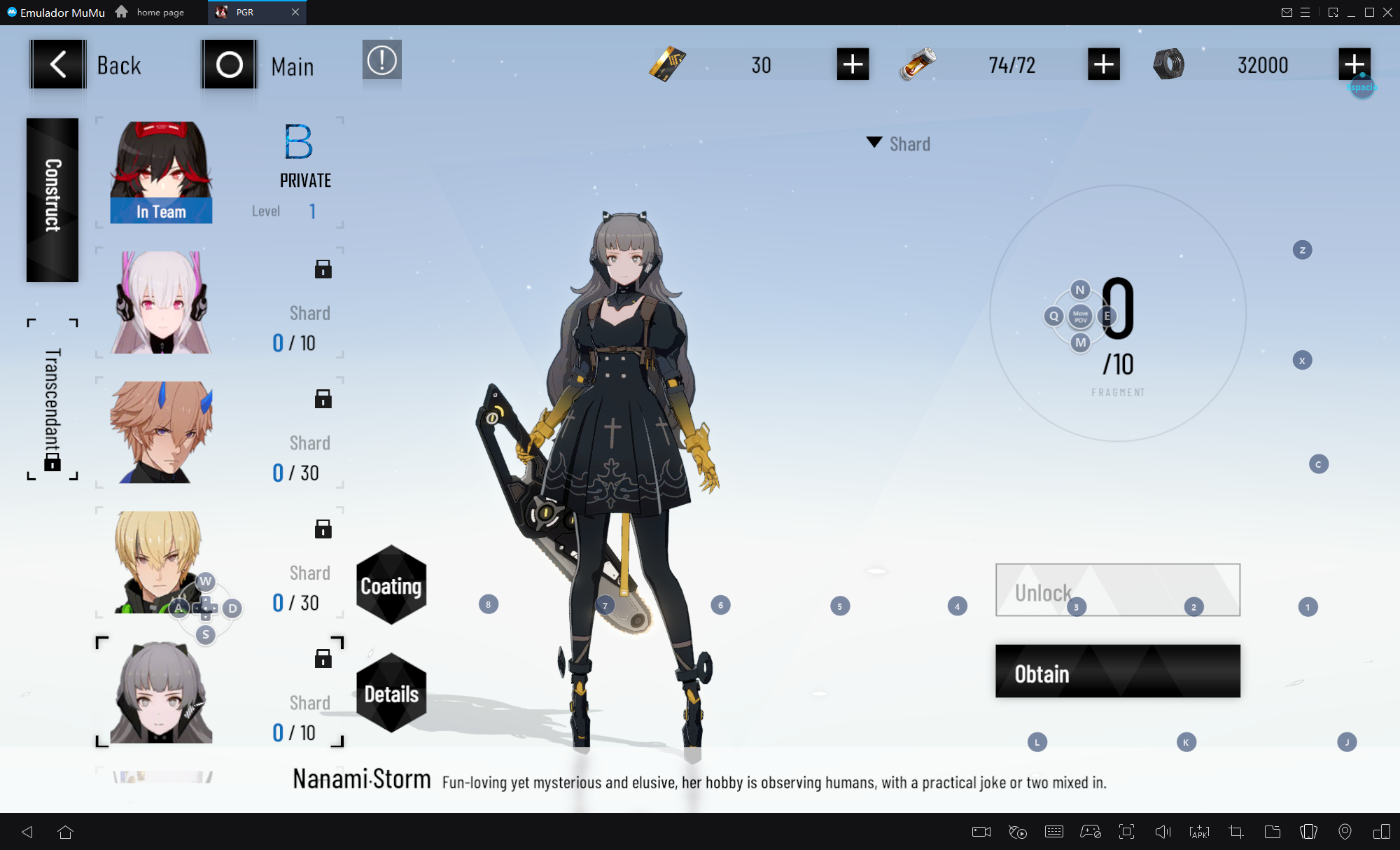This screenshot has width=1400, height=850.
Task: Return to Main menu via circle button
Action: pyautogui.click(x=229, y=64)
